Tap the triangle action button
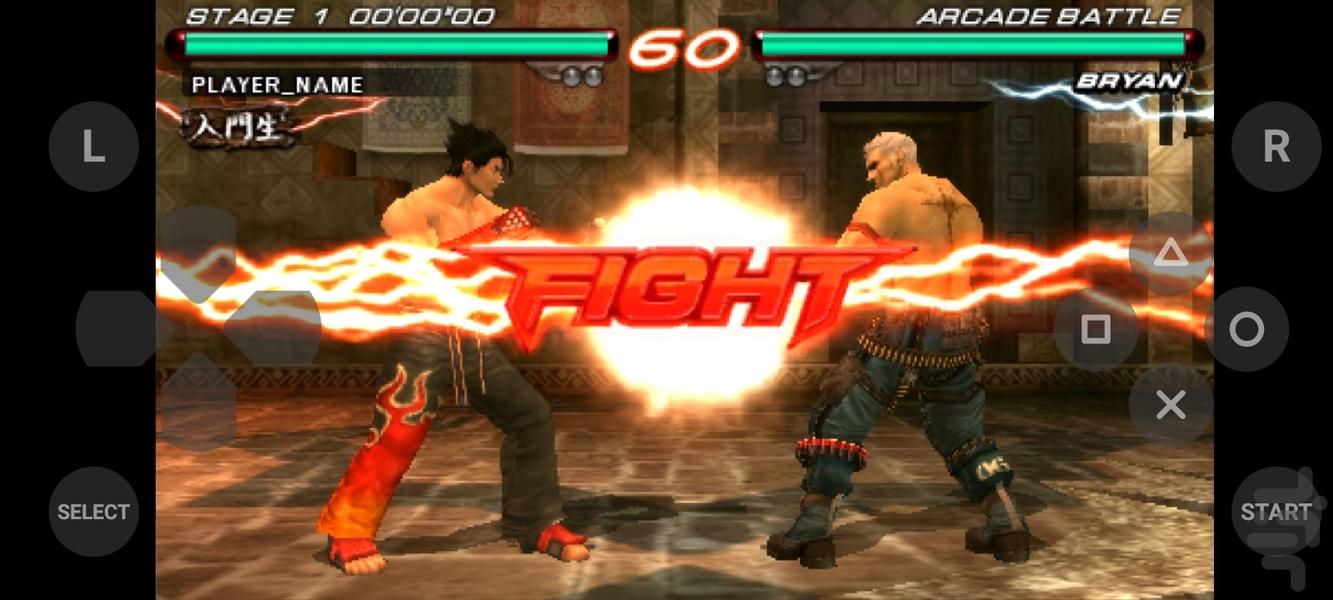 (1170, 253)
